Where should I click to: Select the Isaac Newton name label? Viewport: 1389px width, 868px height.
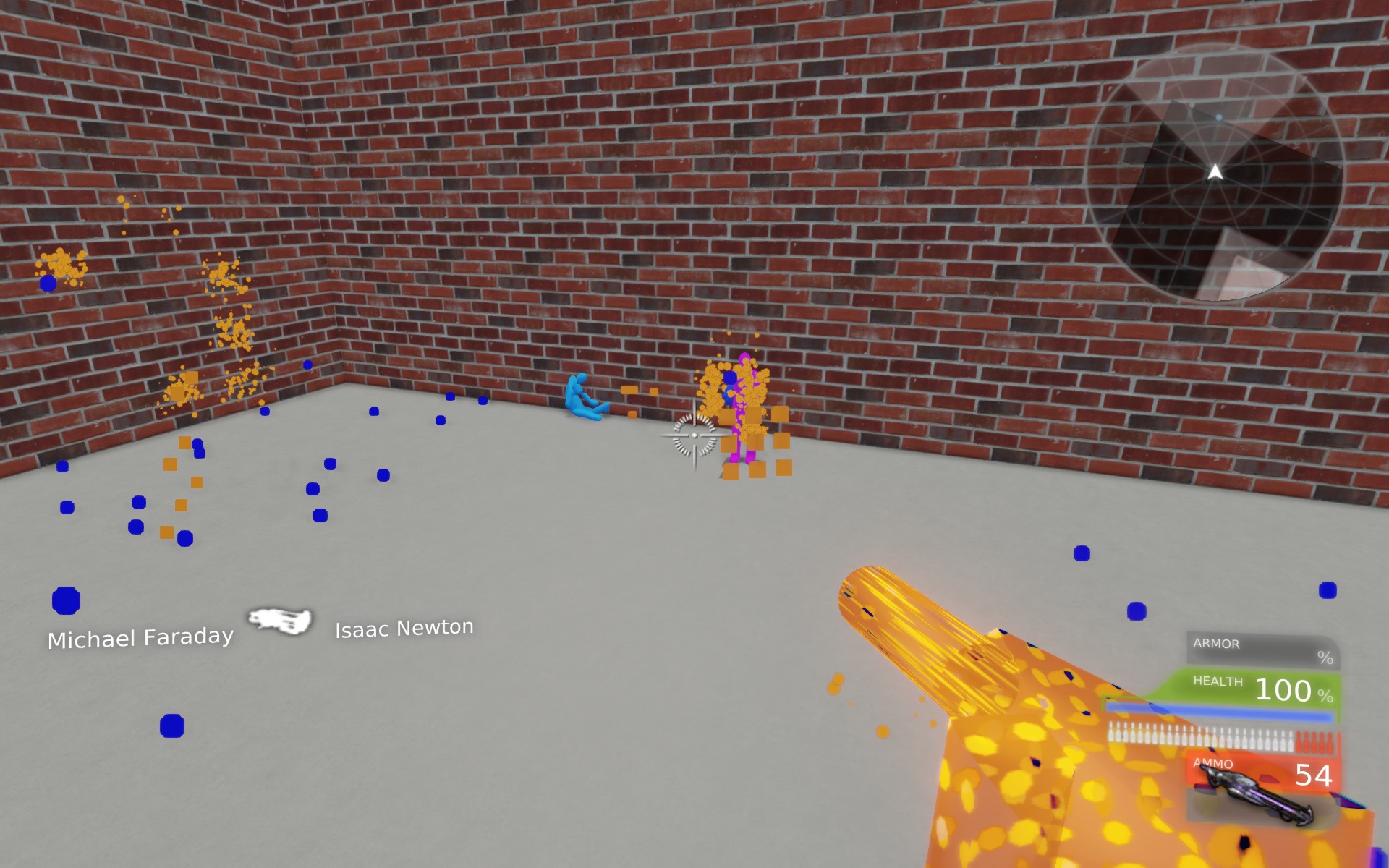coord(404,629)
